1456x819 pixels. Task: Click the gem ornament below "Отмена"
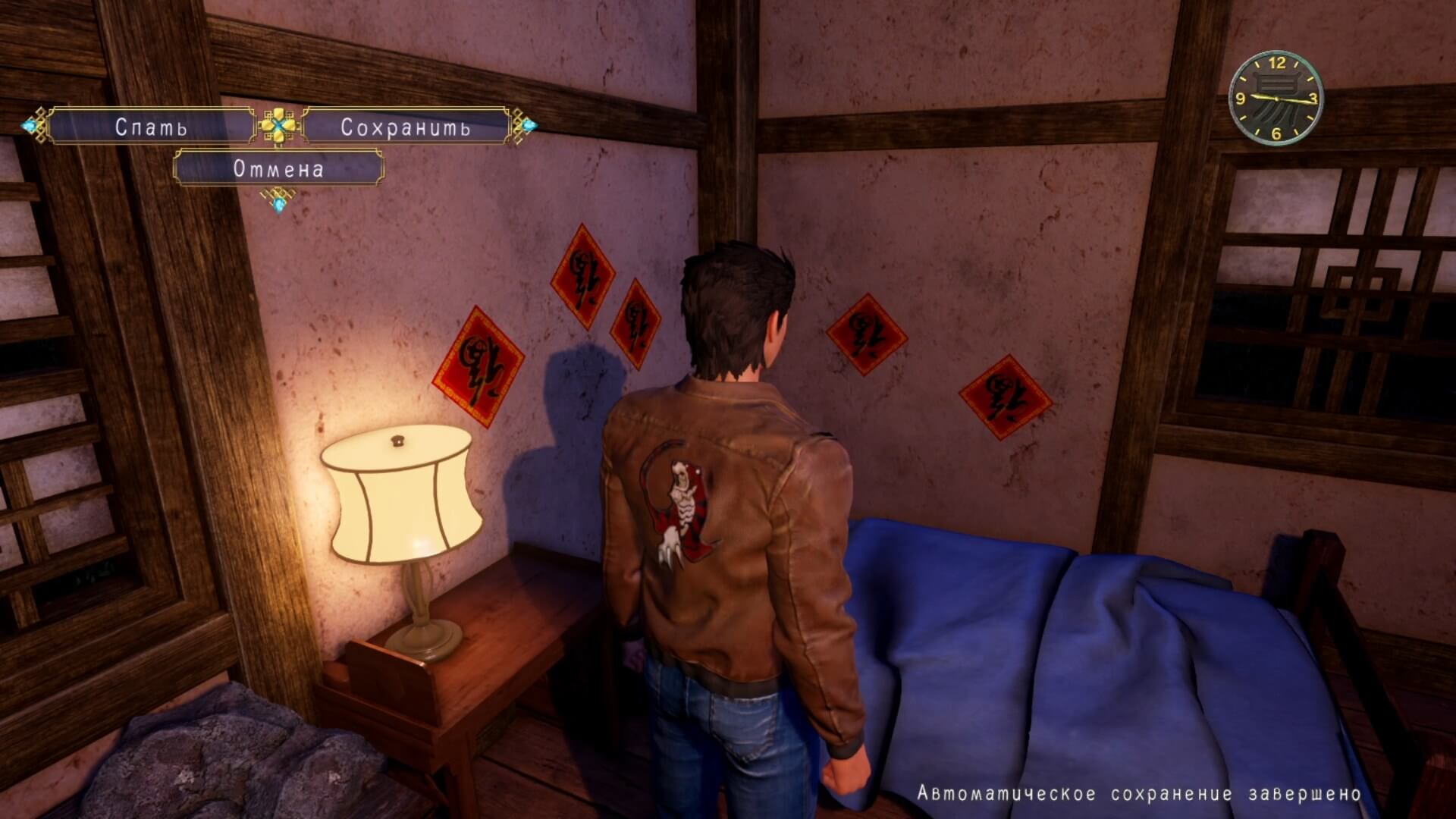coord(278,206)
